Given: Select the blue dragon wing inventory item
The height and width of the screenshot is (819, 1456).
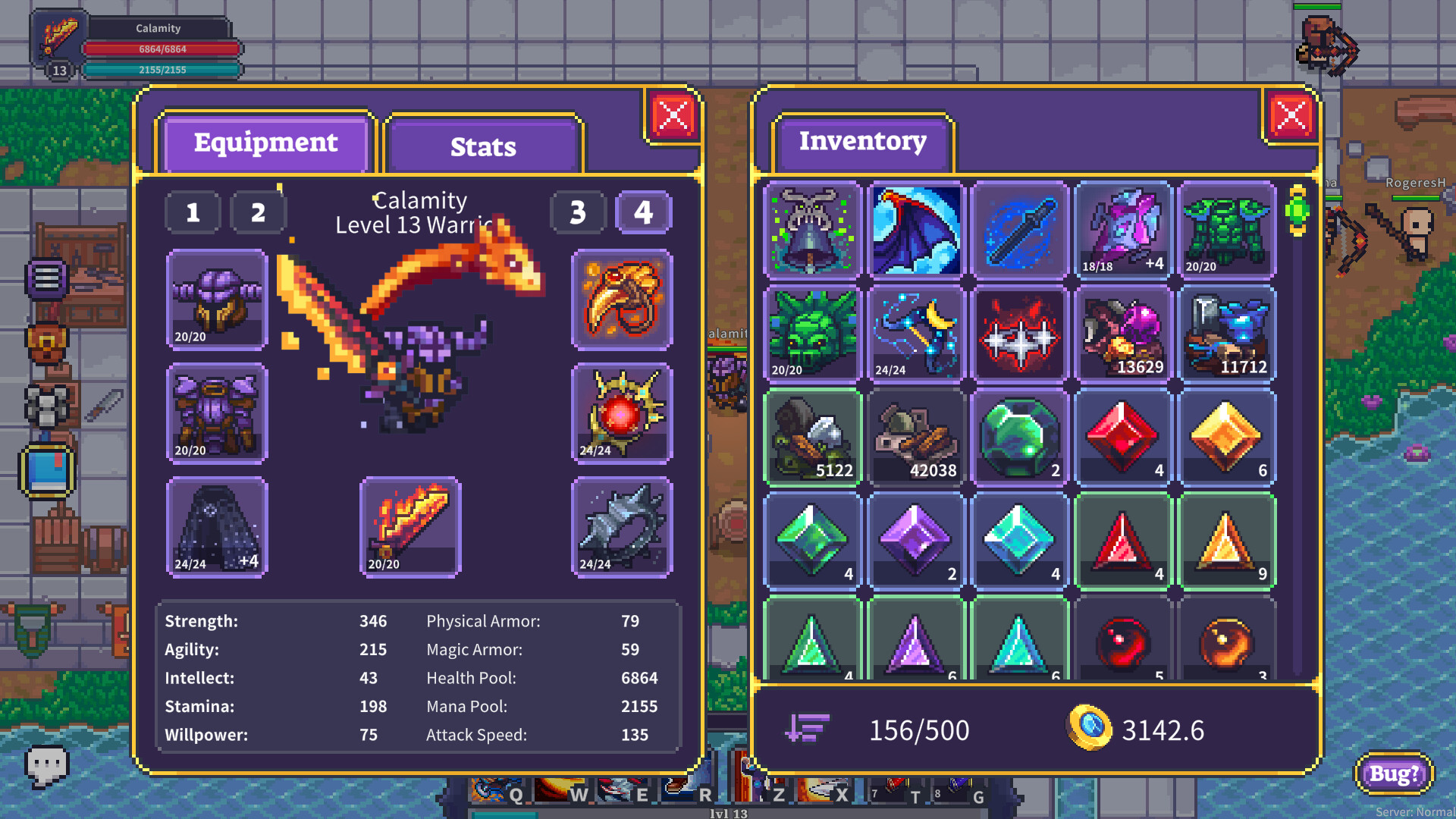Looking at the screenshot, I should coord(915,231).
